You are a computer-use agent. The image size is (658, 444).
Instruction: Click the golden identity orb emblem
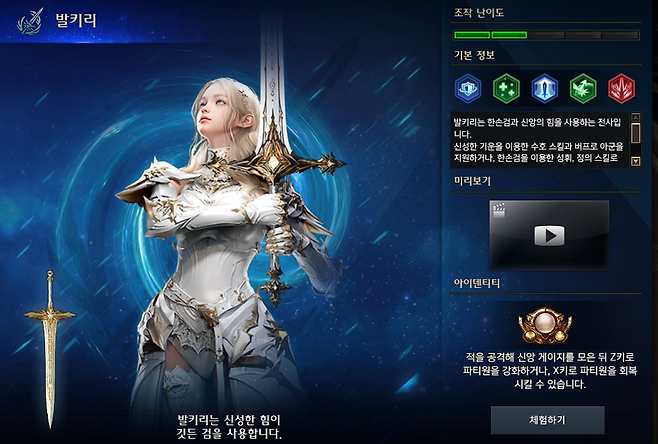(546, 328)
